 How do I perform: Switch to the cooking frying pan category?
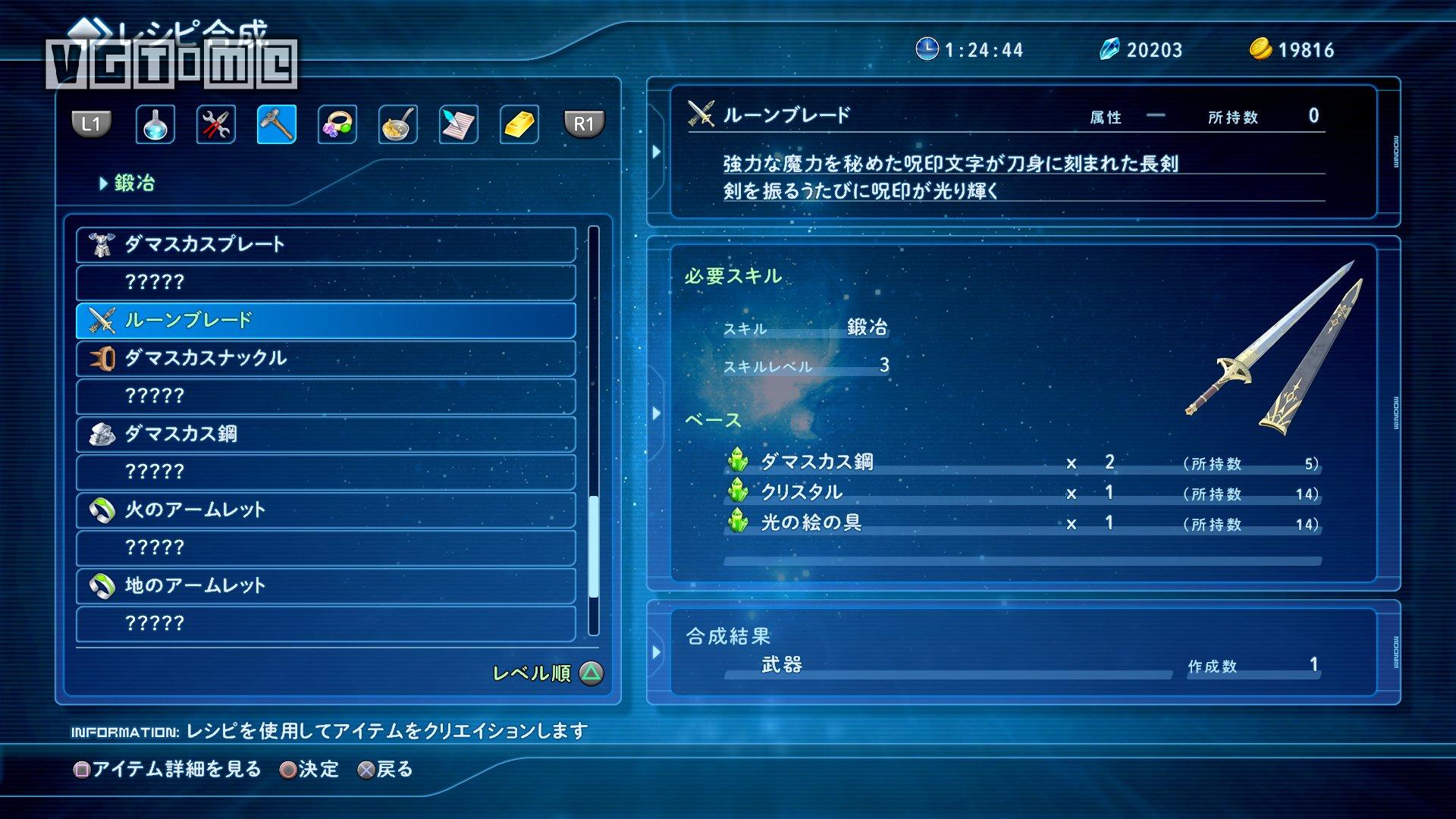(x=397, y=124)
